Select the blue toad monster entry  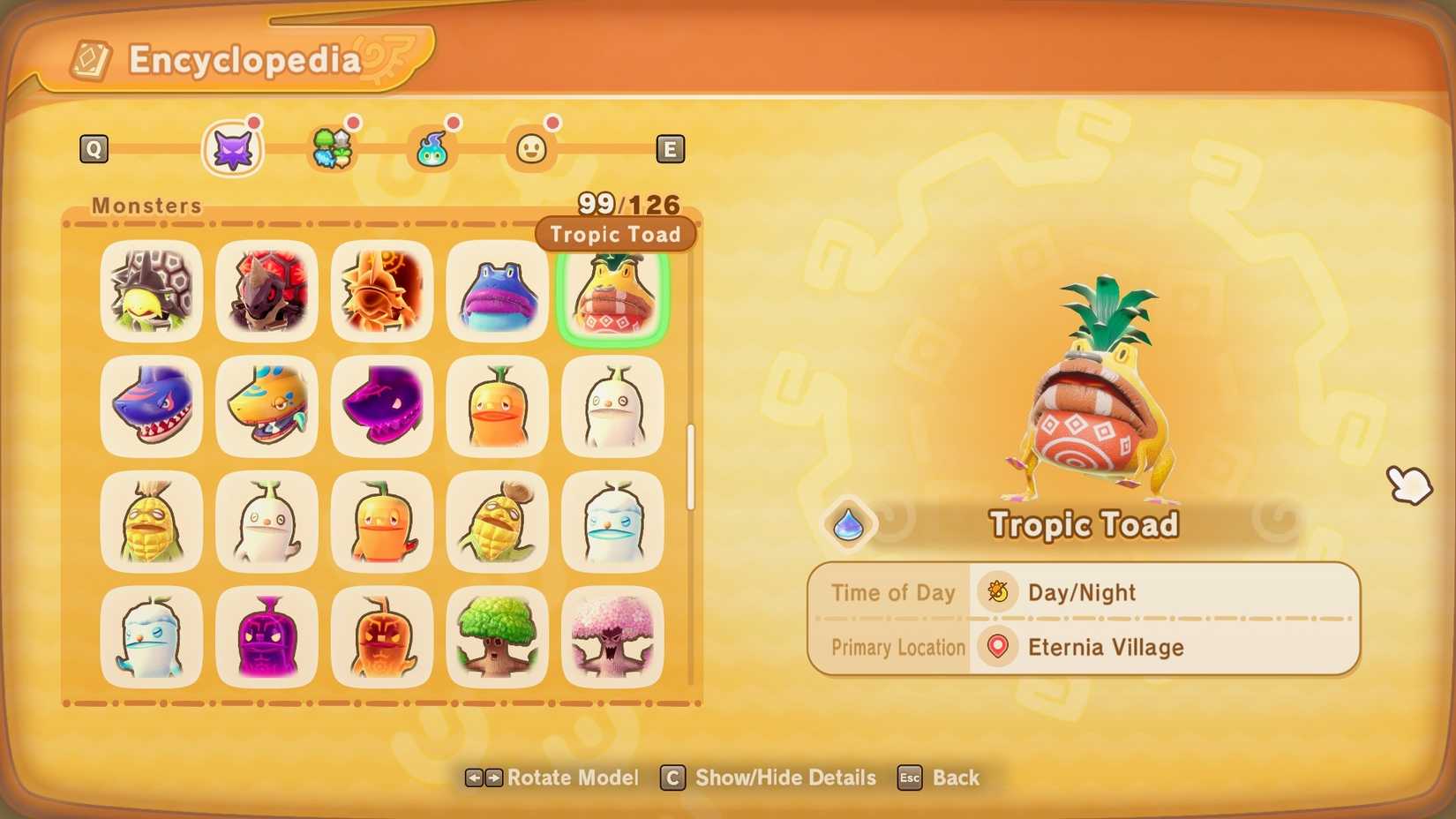coord(496,292)
